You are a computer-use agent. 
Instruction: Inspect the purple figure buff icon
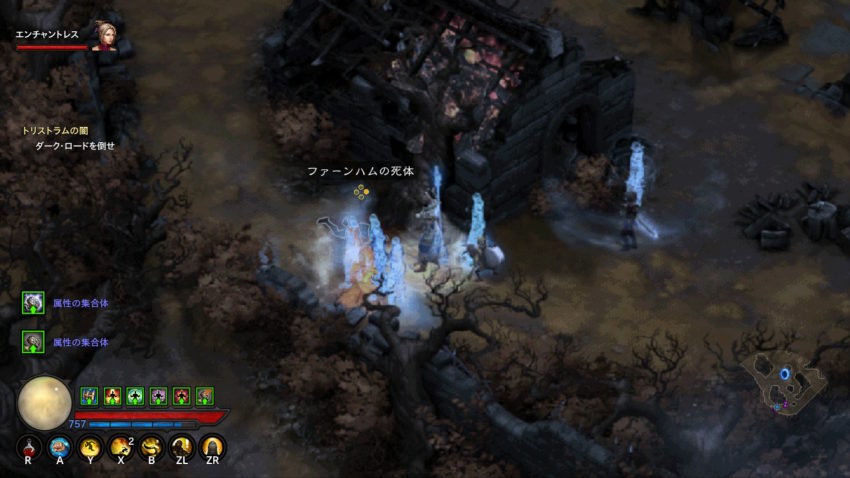point(158,396)
